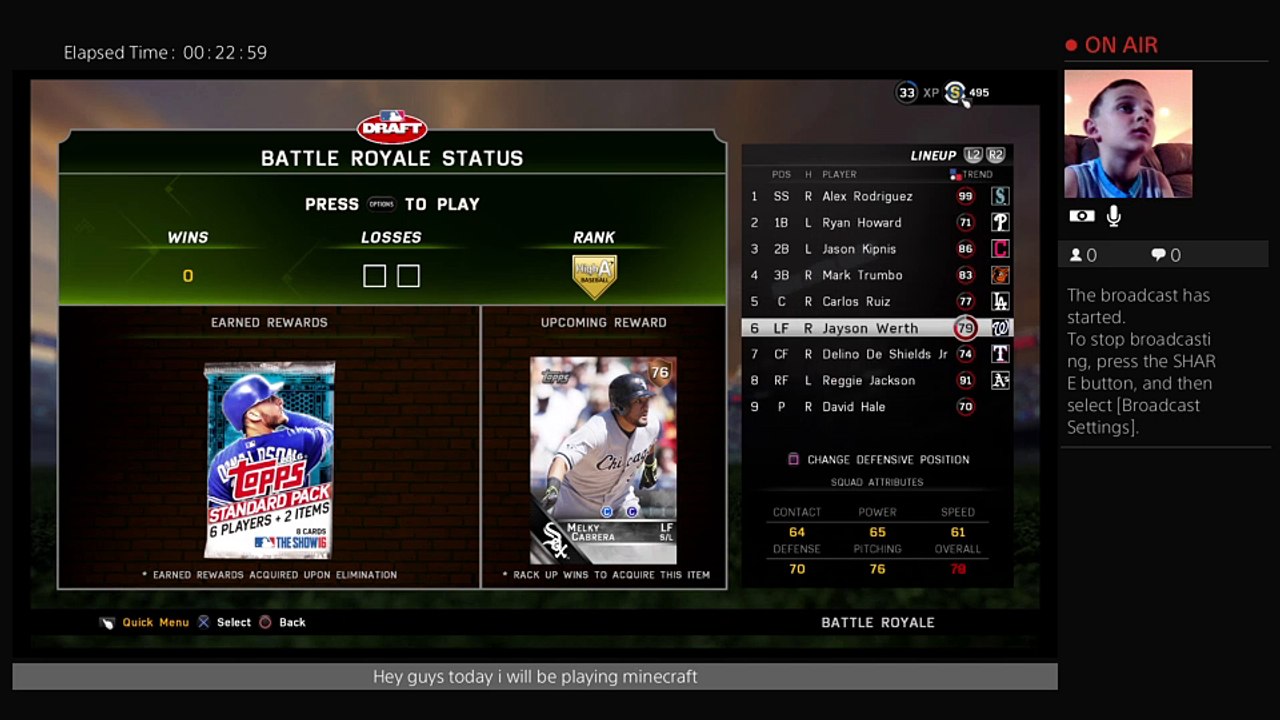Select catcher Carlos Ruiz
Screen dimensions: 1280x720
pos(856,301)
